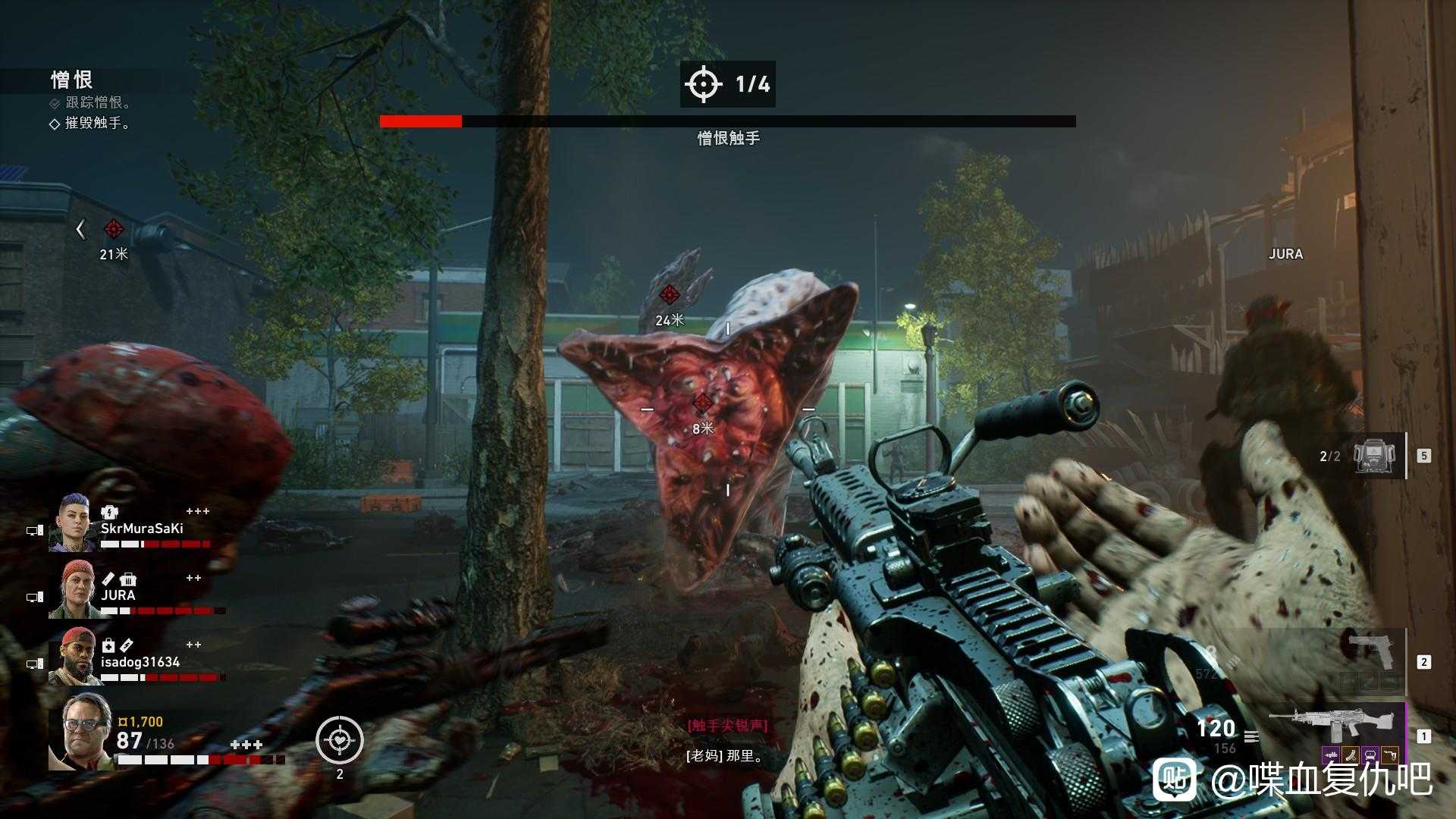Select teammate SkrMuraSaKi's portrait
Screen dimensions: 1456x819
(73, 523)
